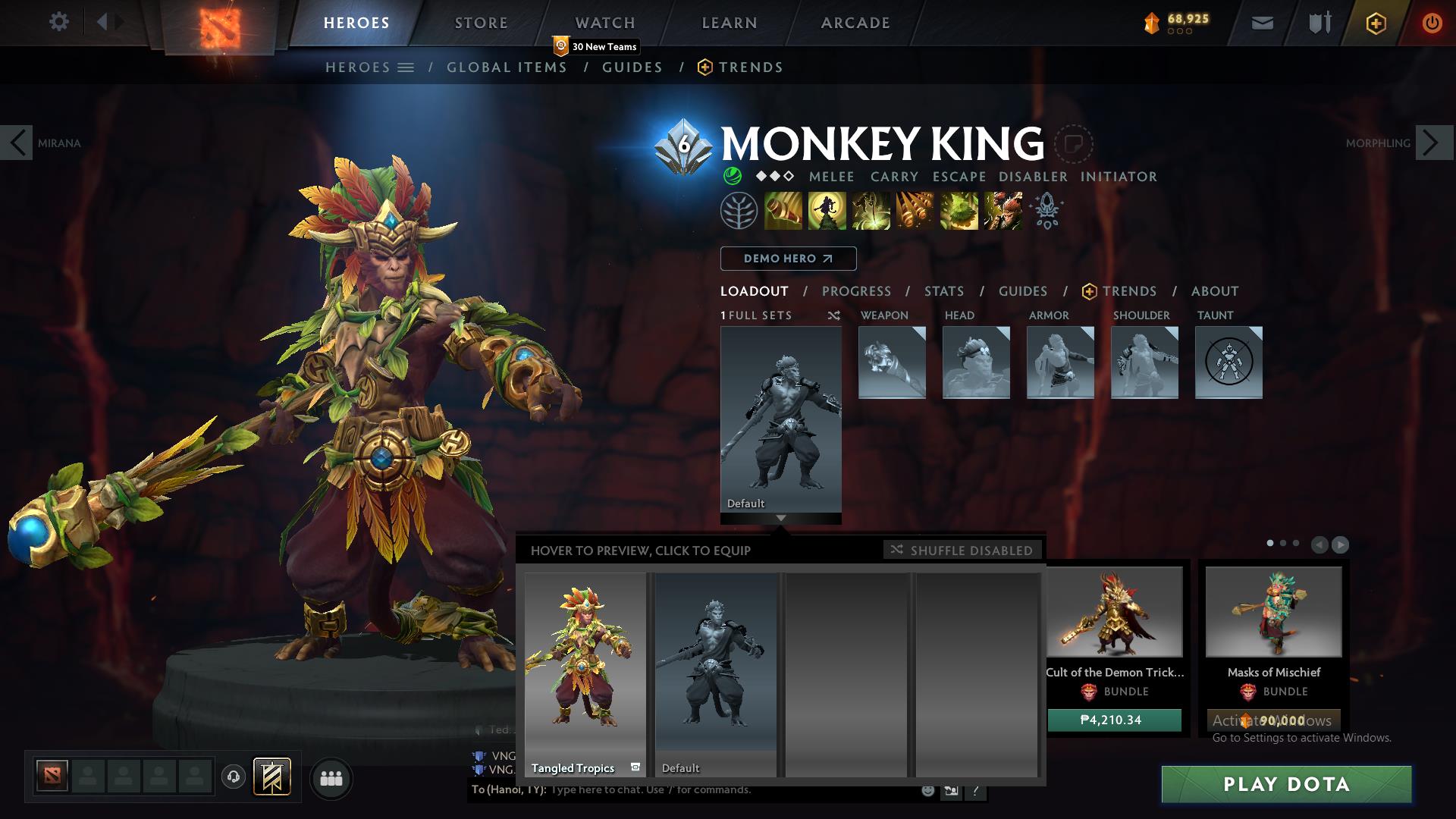Toggle shuffle next to 1 FULL SETS
Image resolution: width=1456 pixels, height=819 pixels.
pos(834,316)
